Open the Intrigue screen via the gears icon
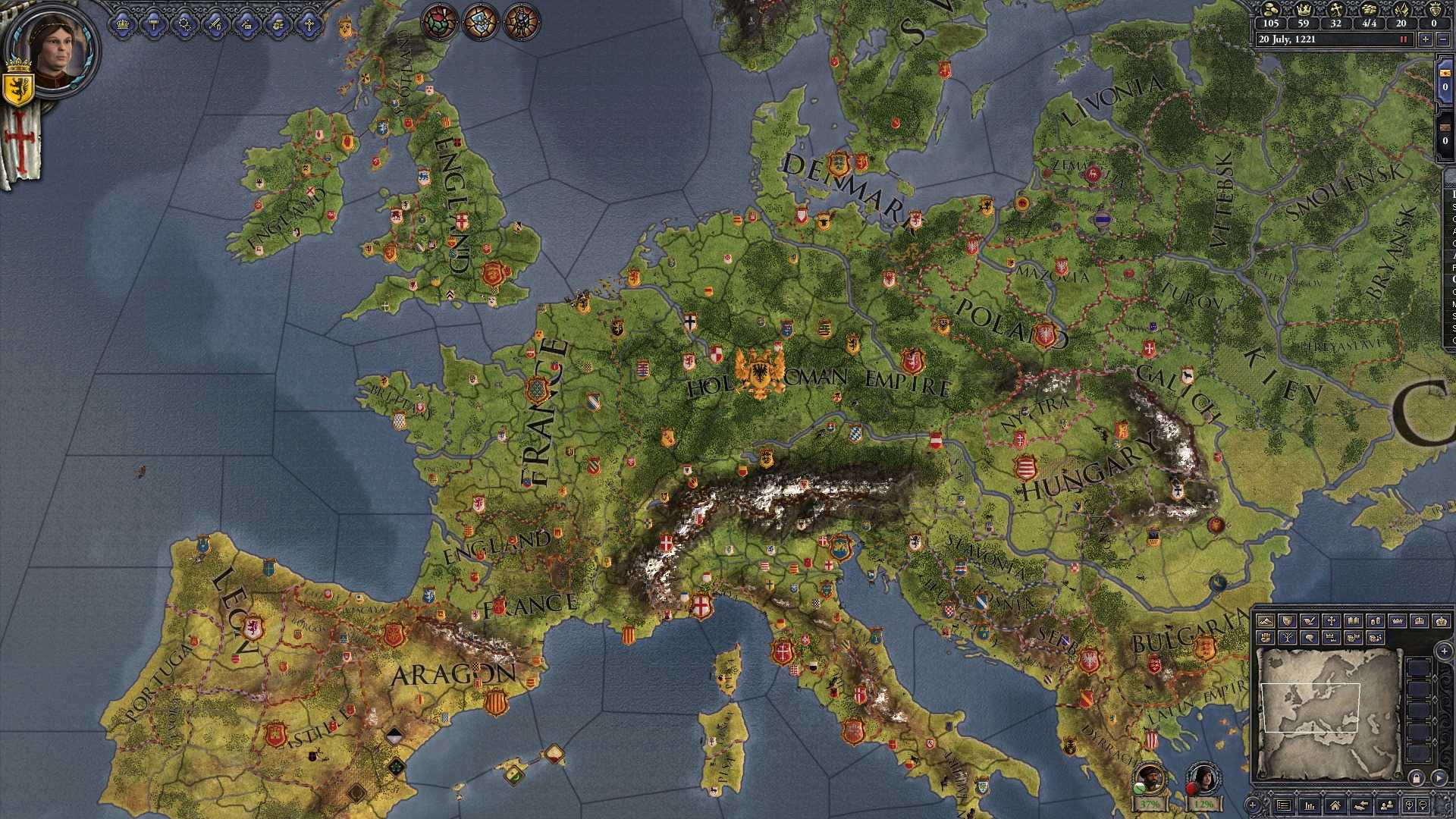Screen dimensions: 1456x819 (x=184, y=24)
